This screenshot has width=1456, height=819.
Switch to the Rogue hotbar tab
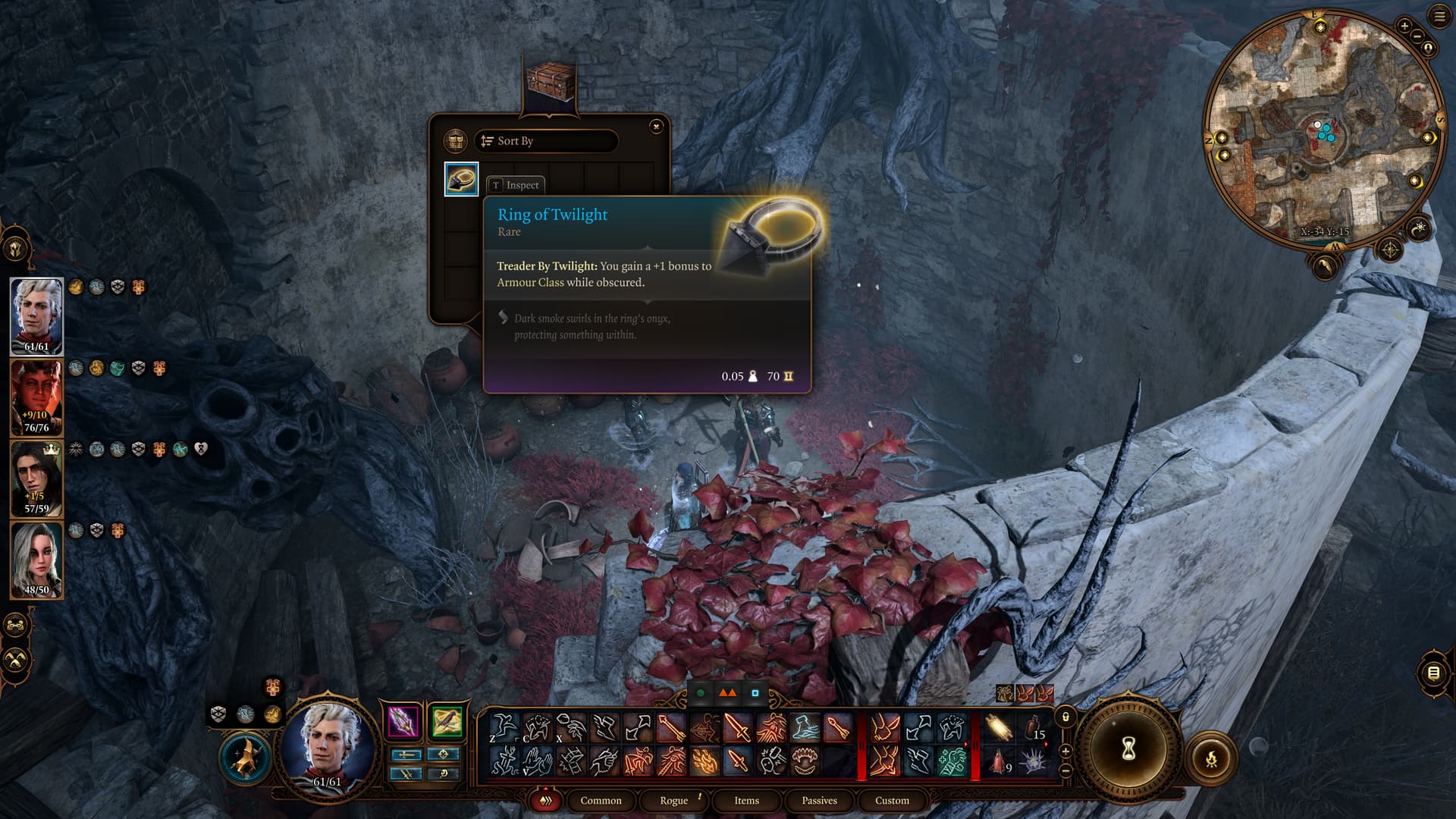[x=673, y=801]
